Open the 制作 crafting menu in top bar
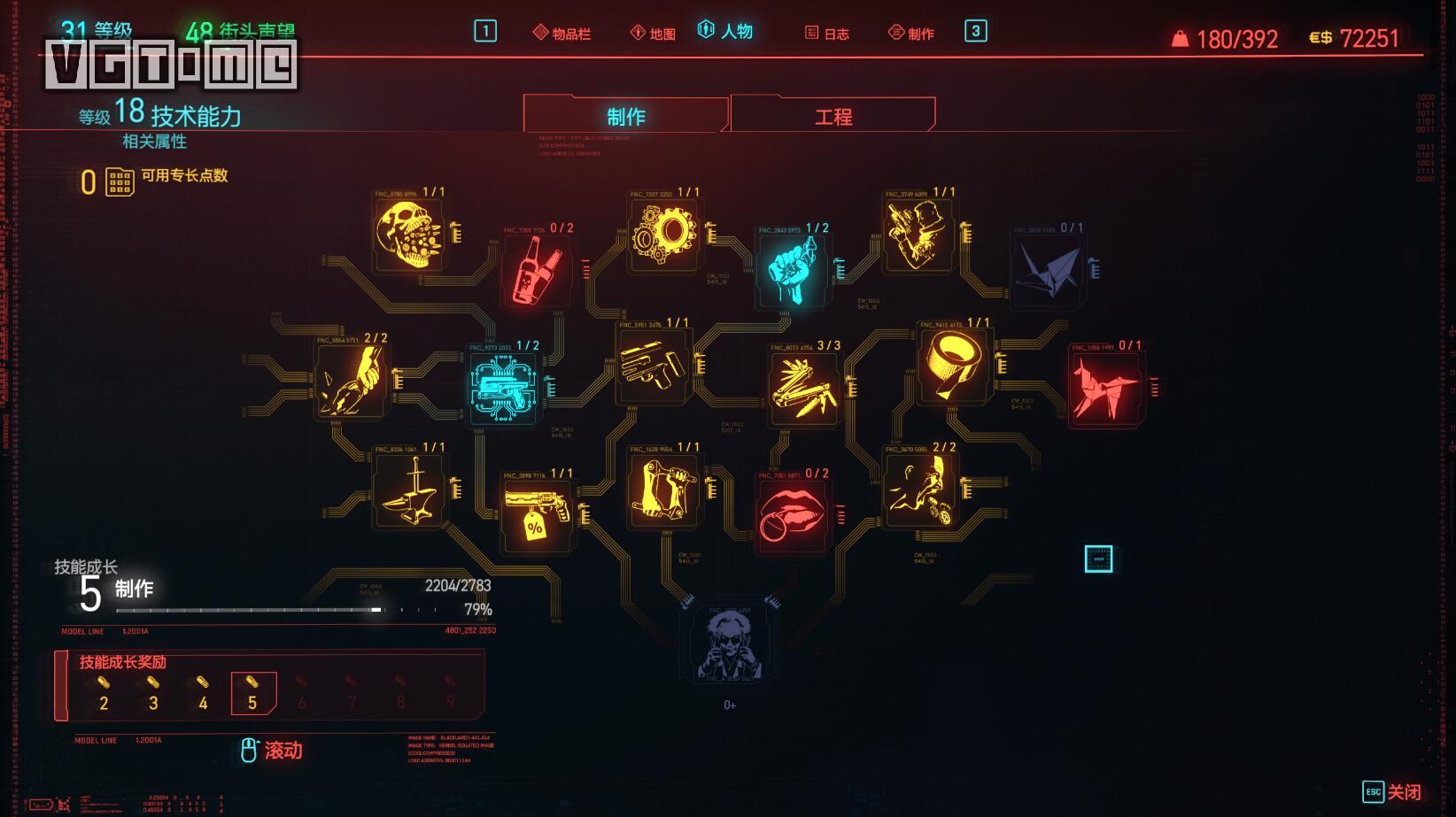 click(911, 34)
